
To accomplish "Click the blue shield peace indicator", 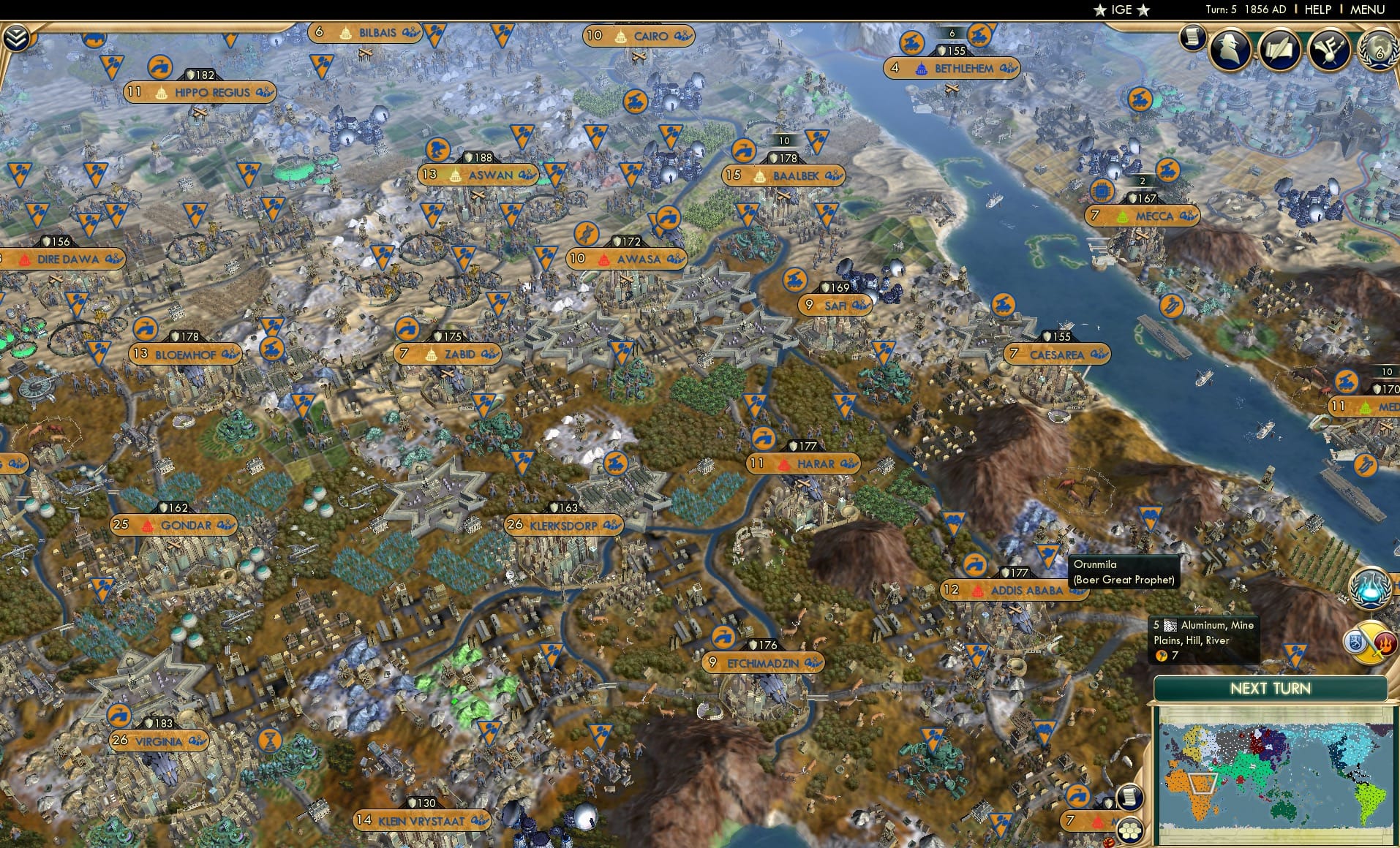I will point(1355,641).
